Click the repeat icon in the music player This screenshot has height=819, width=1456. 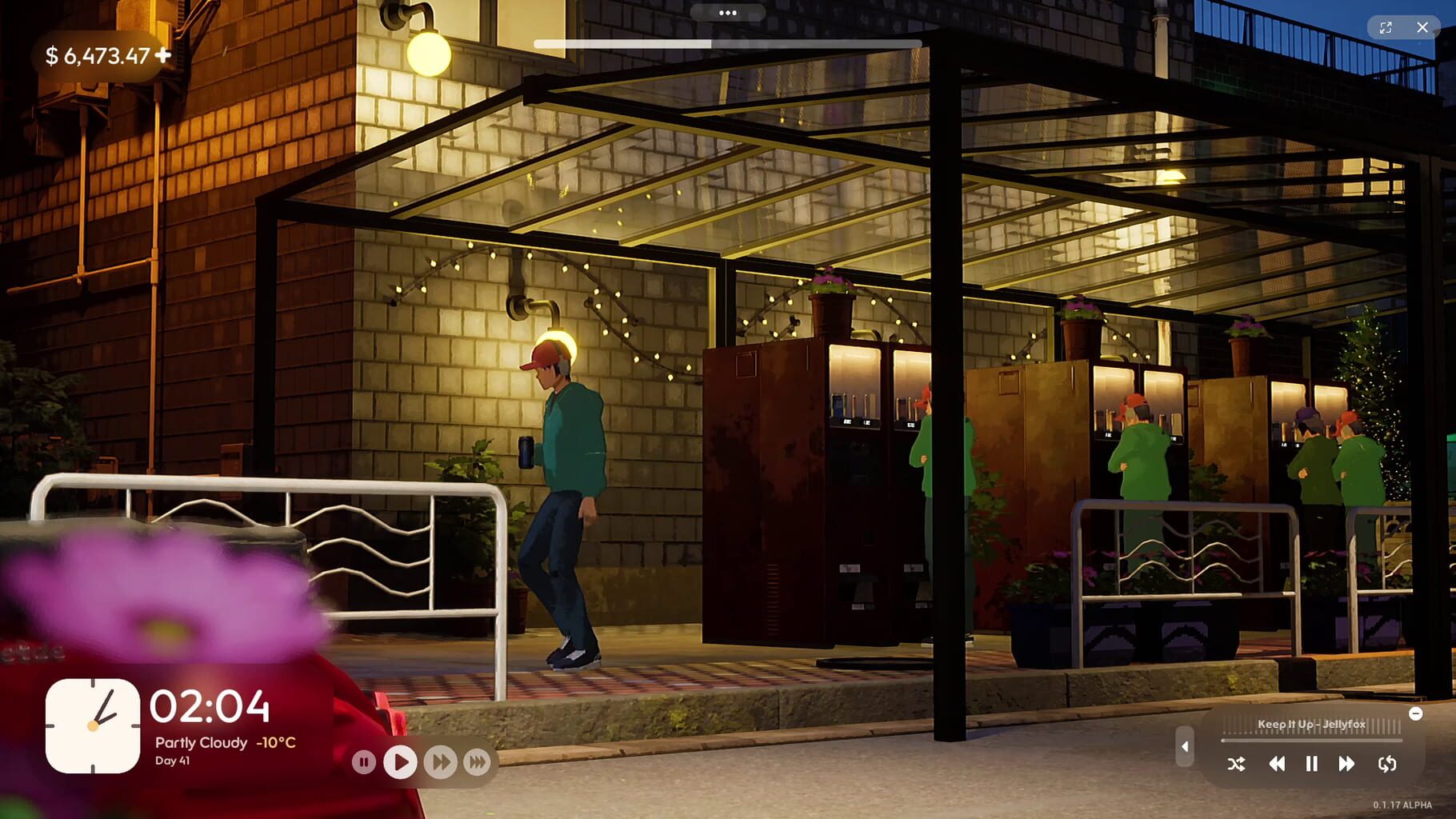tap(1386, 765)
